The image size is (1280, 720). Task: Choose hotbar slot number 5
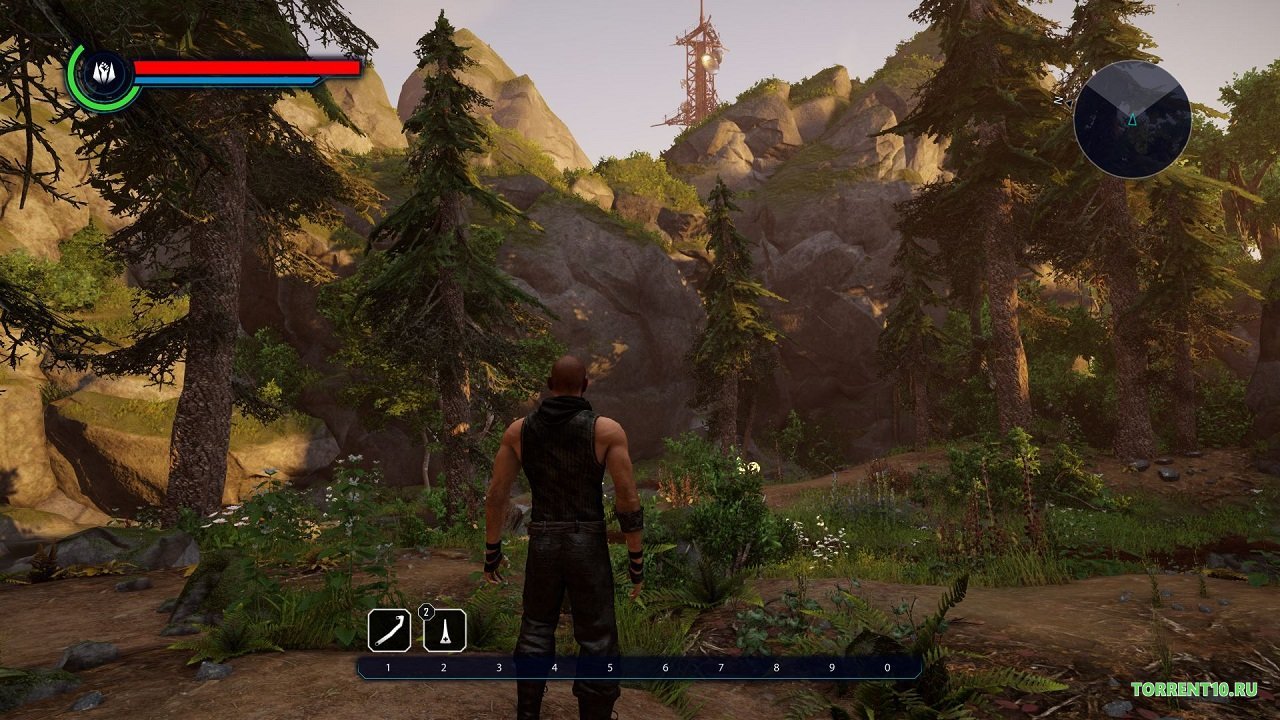(x=610, y=667)
